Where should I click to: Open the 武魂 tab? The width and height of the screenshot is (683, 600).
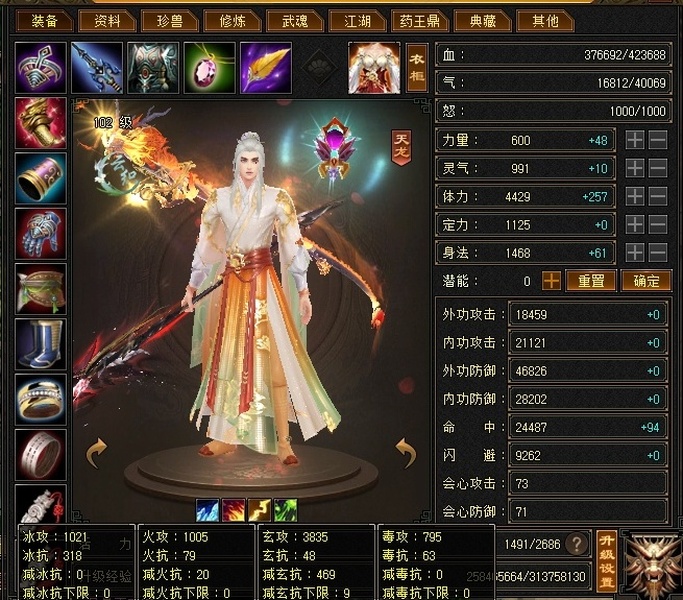tap(296, 21)
